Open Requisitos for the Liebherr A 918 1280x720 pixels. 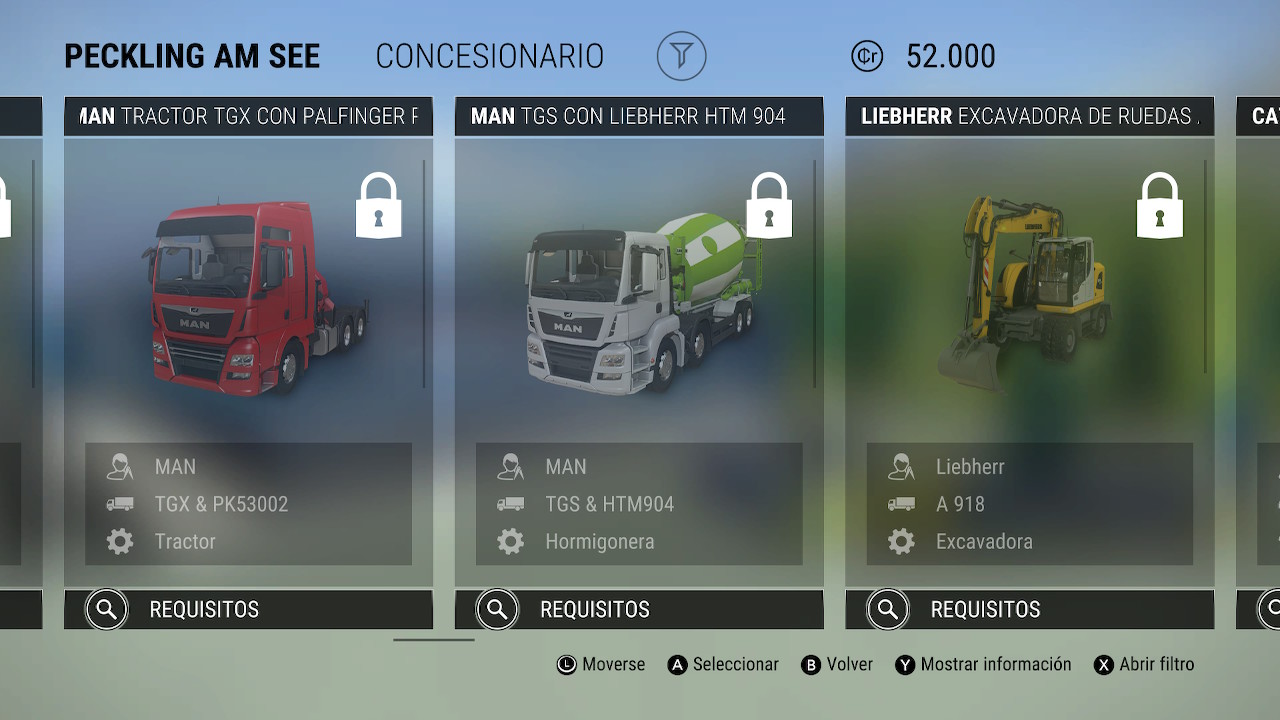tap(1029, 609)
